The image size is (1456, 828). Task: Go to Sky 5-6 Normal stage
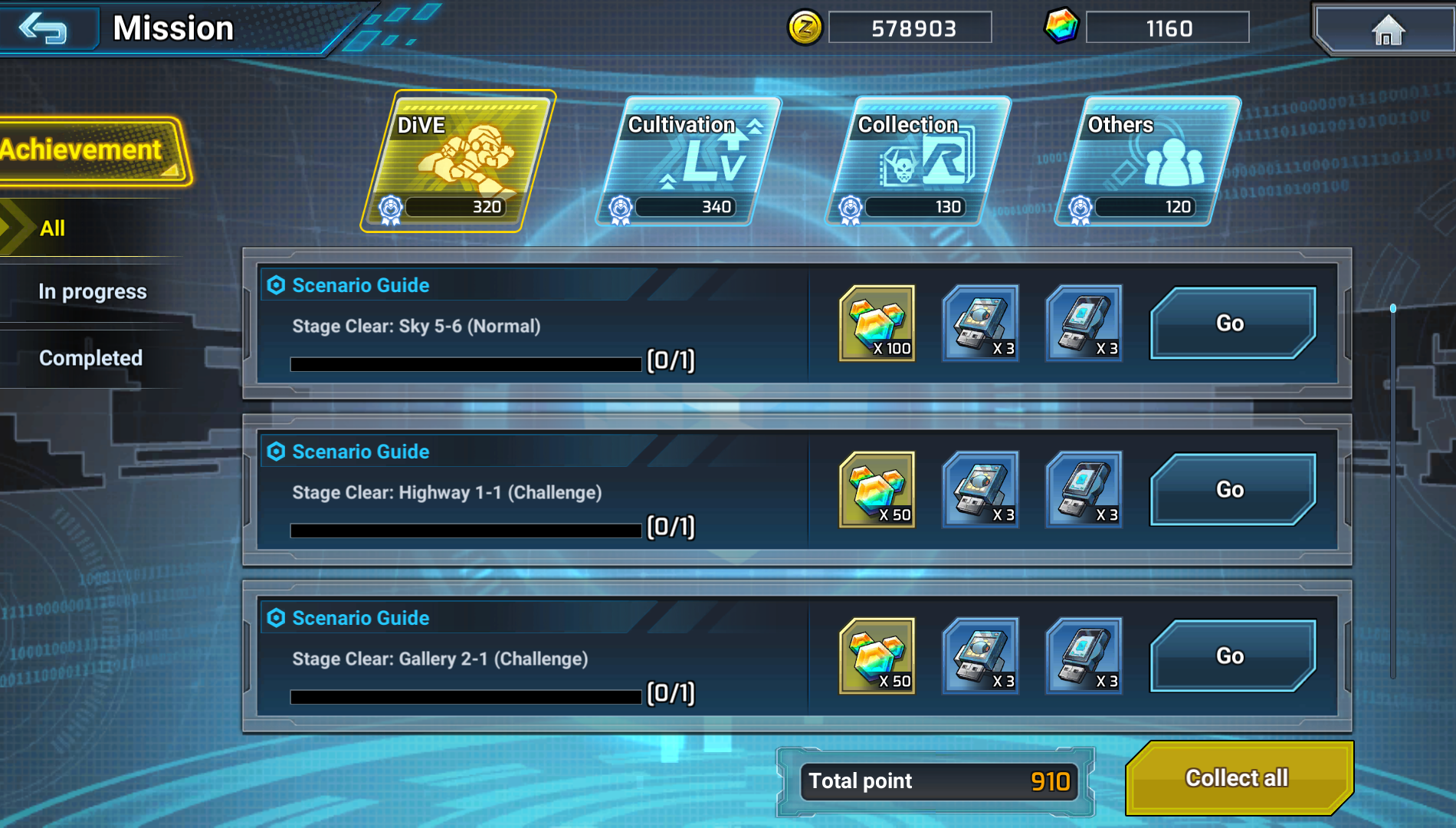[x=1231, y=324]
